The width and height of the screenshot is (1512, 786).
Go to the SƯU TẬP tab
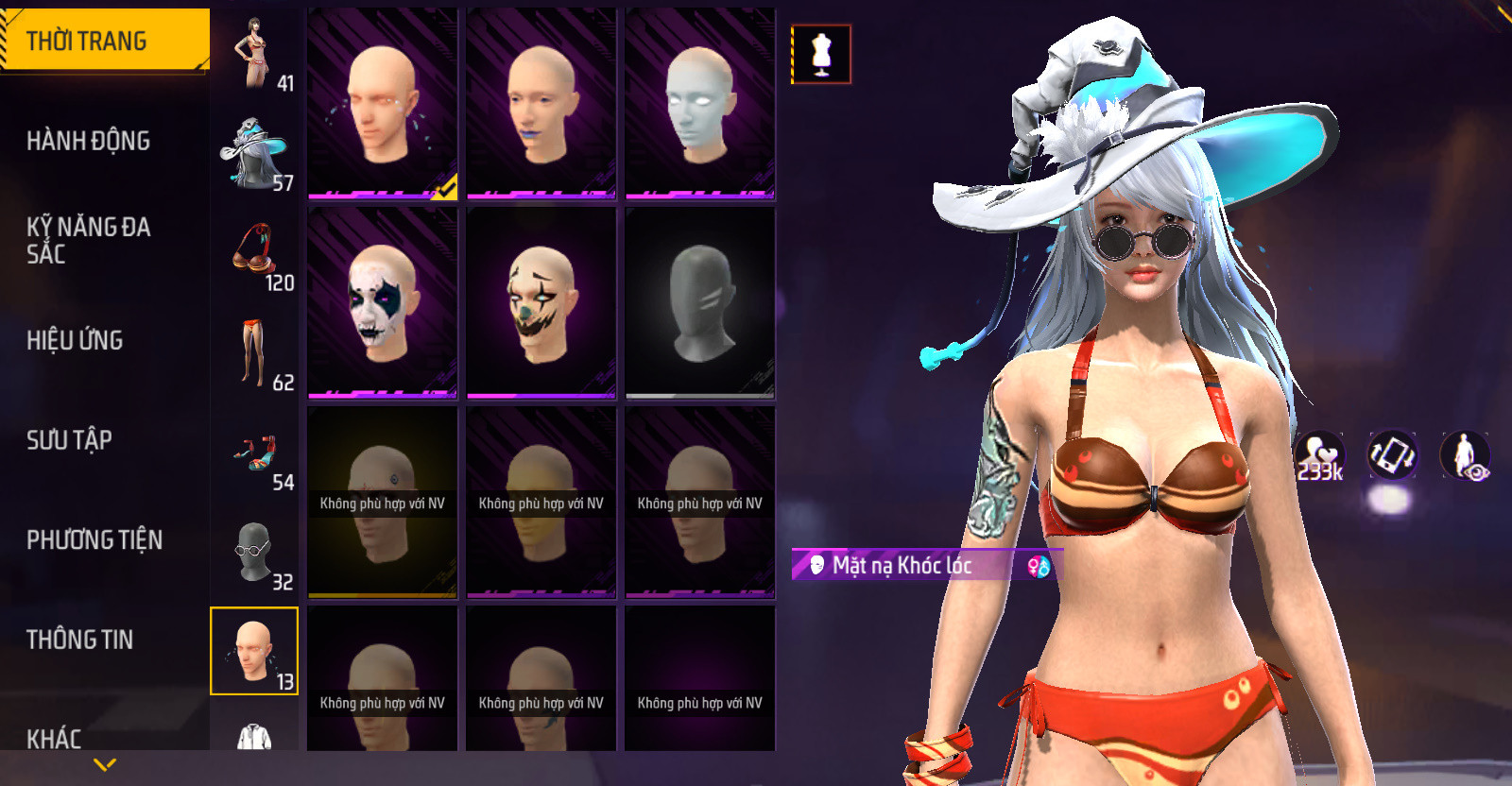[x=69, y=440]
